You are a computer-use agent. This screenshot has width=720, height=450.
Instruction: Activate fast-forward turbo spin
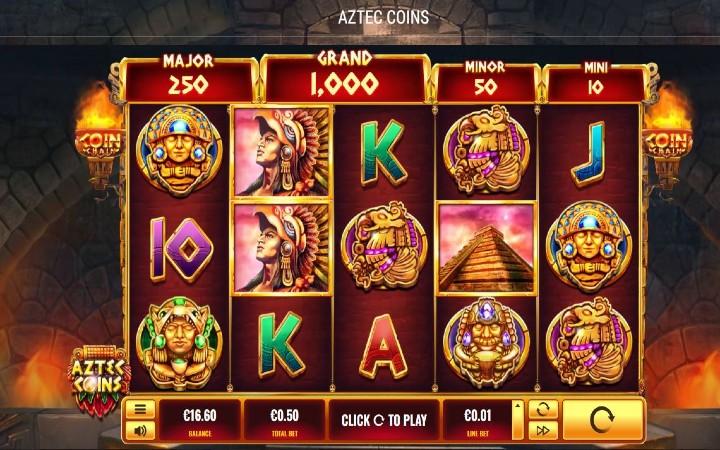coord(541,431)
